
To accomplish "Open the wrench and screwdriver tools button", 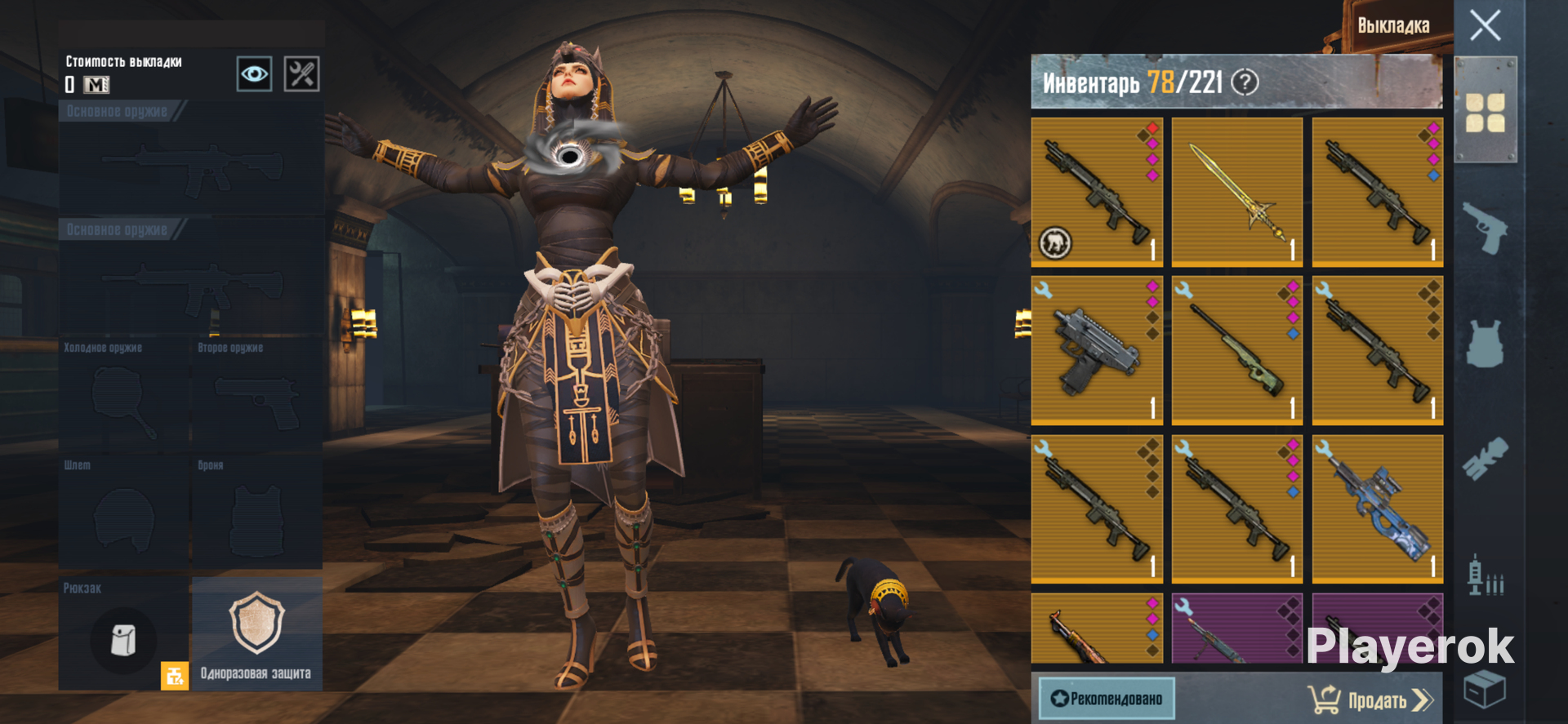I will coord(301,74).
